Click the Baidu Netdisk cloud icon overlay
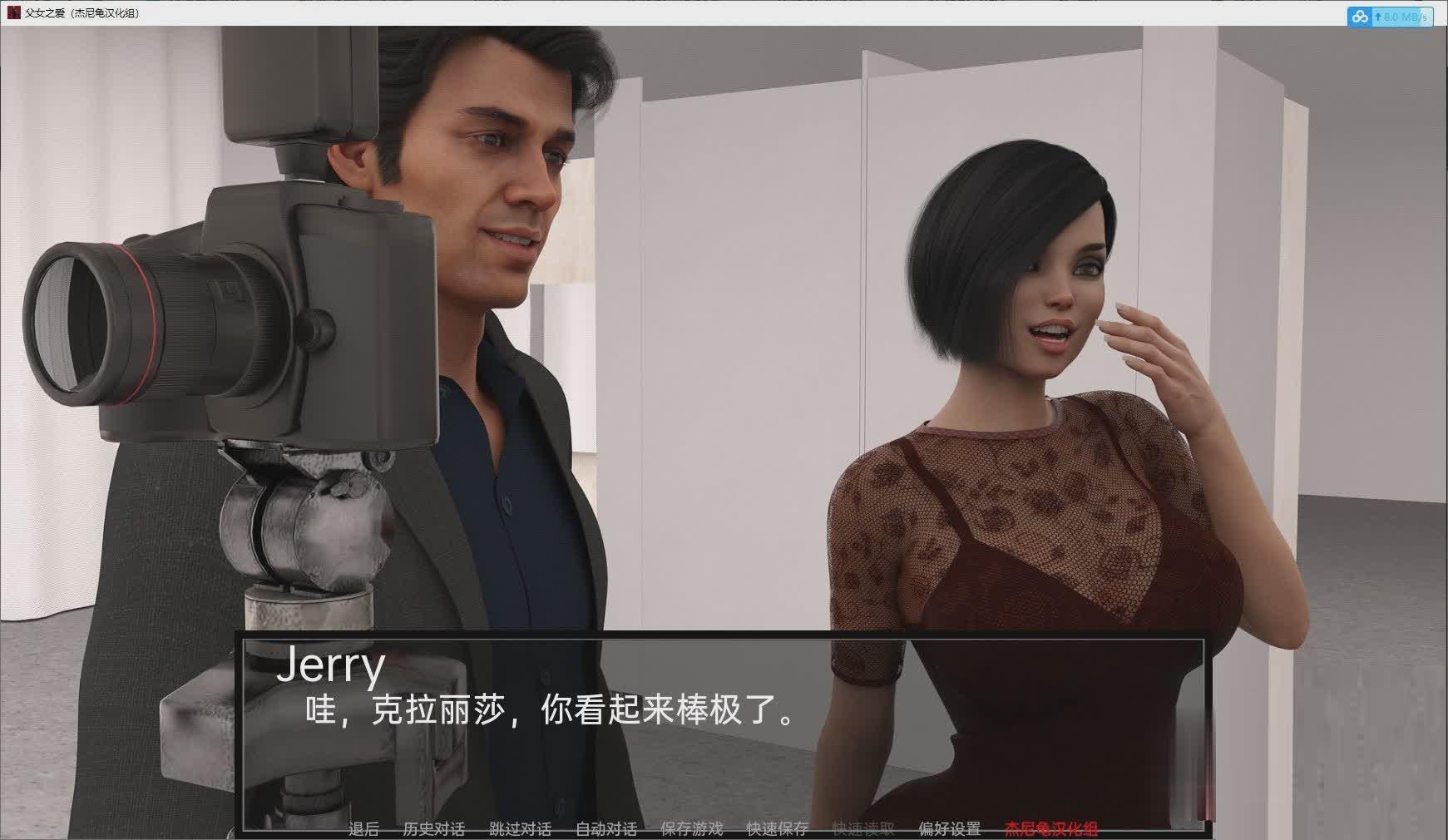This screenshot has width=1448, height=840. click(x=1361, y=16)
